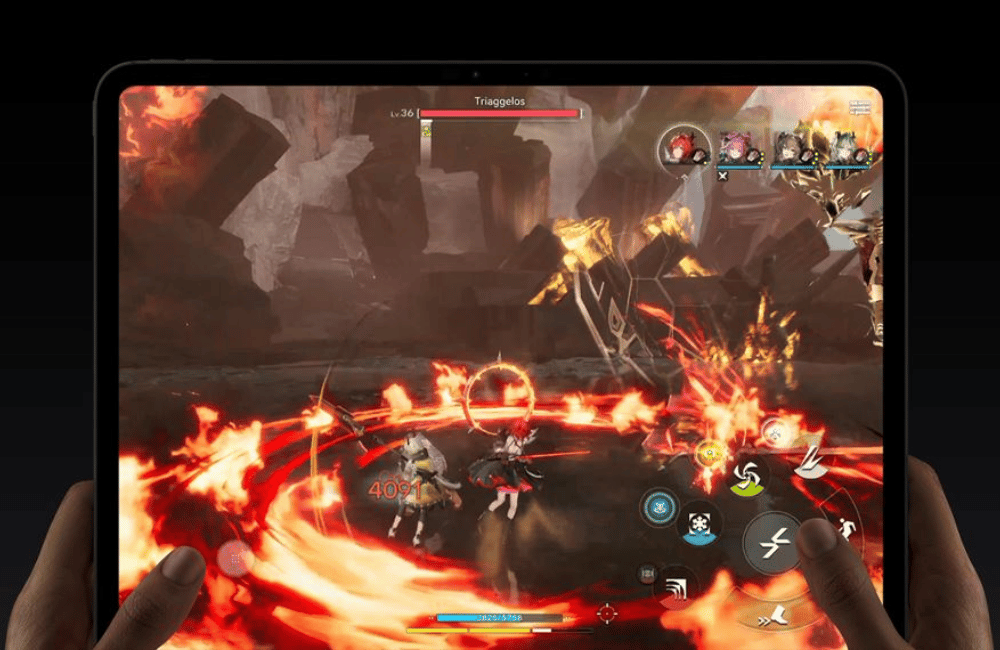Switch to the pink-haired party member
1000x650 pixels.
click(735, 150)
